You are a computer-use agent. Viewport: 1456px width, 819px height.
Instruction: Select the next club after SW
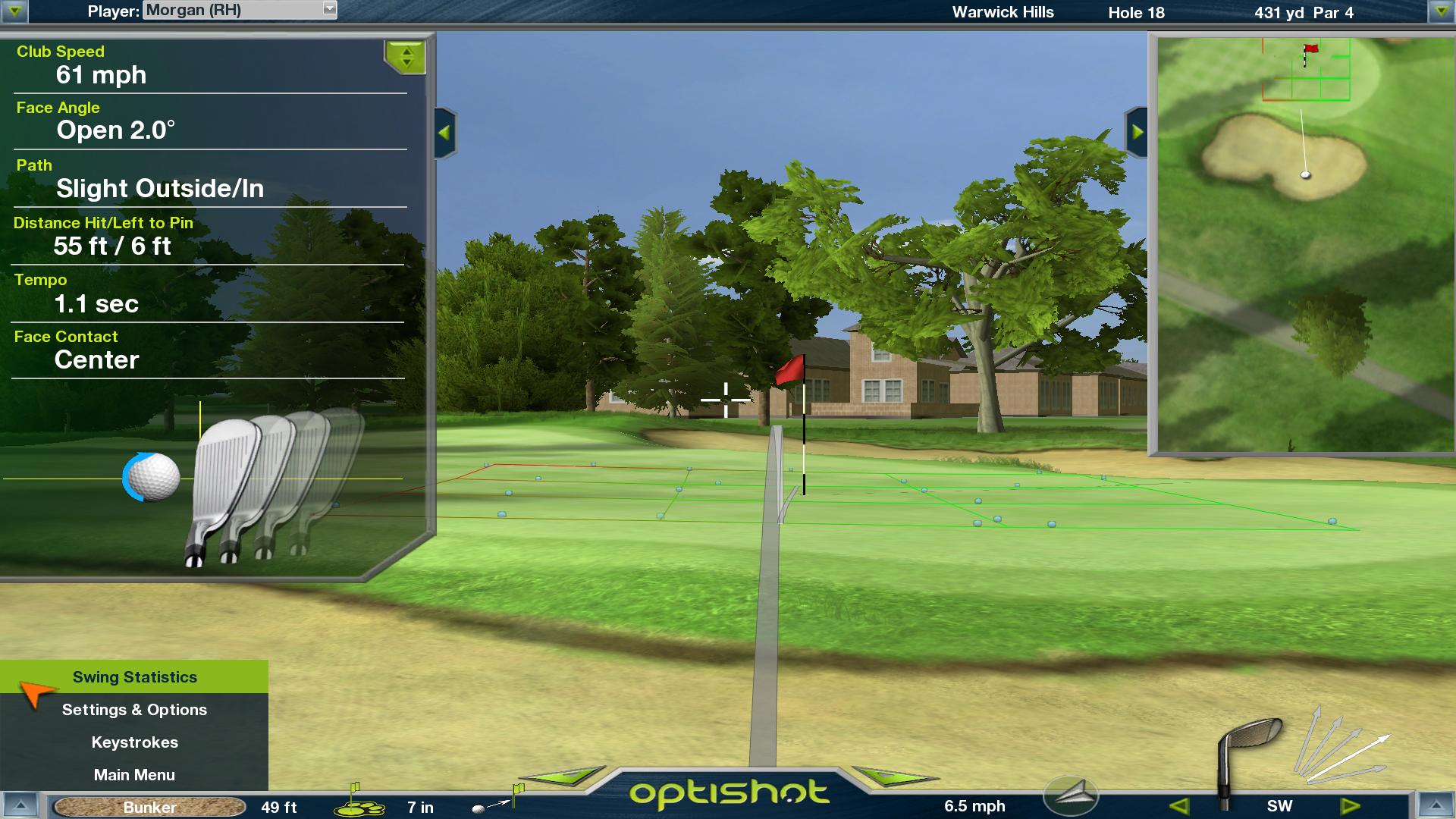pos(1351,806)
